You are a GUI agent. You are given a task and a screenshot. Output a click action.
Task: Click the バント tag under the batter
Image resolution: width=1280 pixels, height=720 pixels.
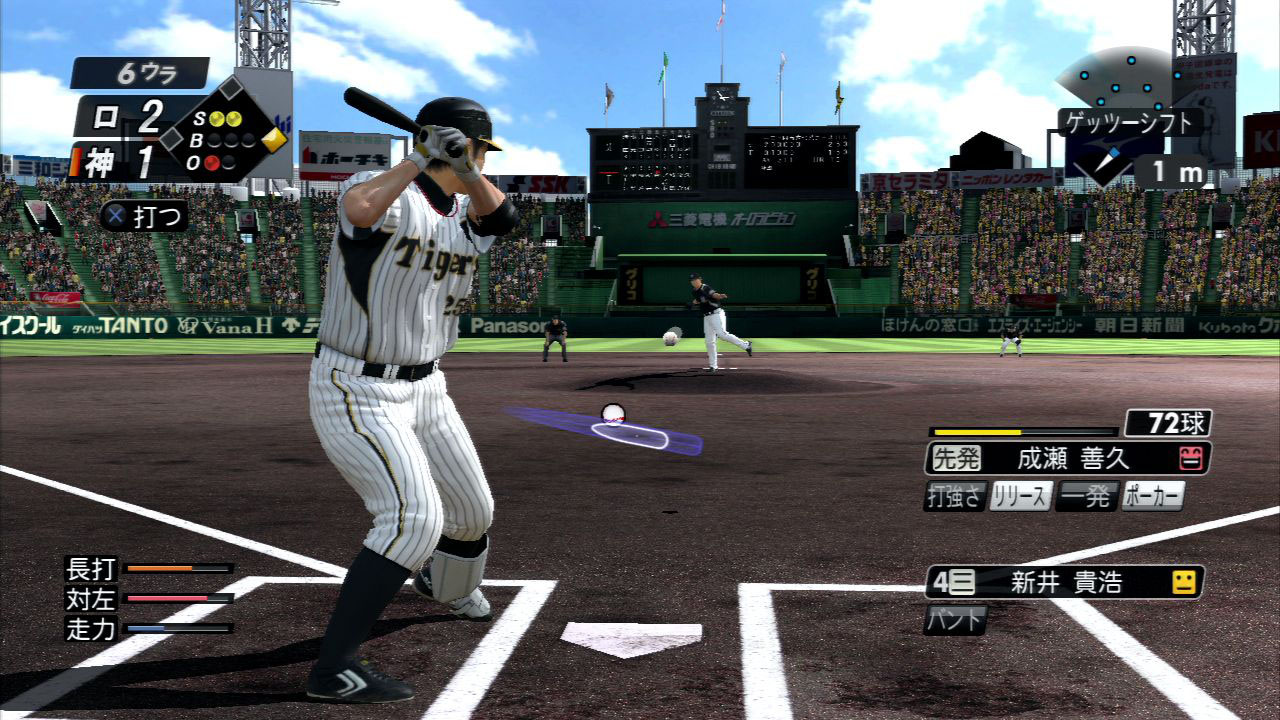pos(955,619)
